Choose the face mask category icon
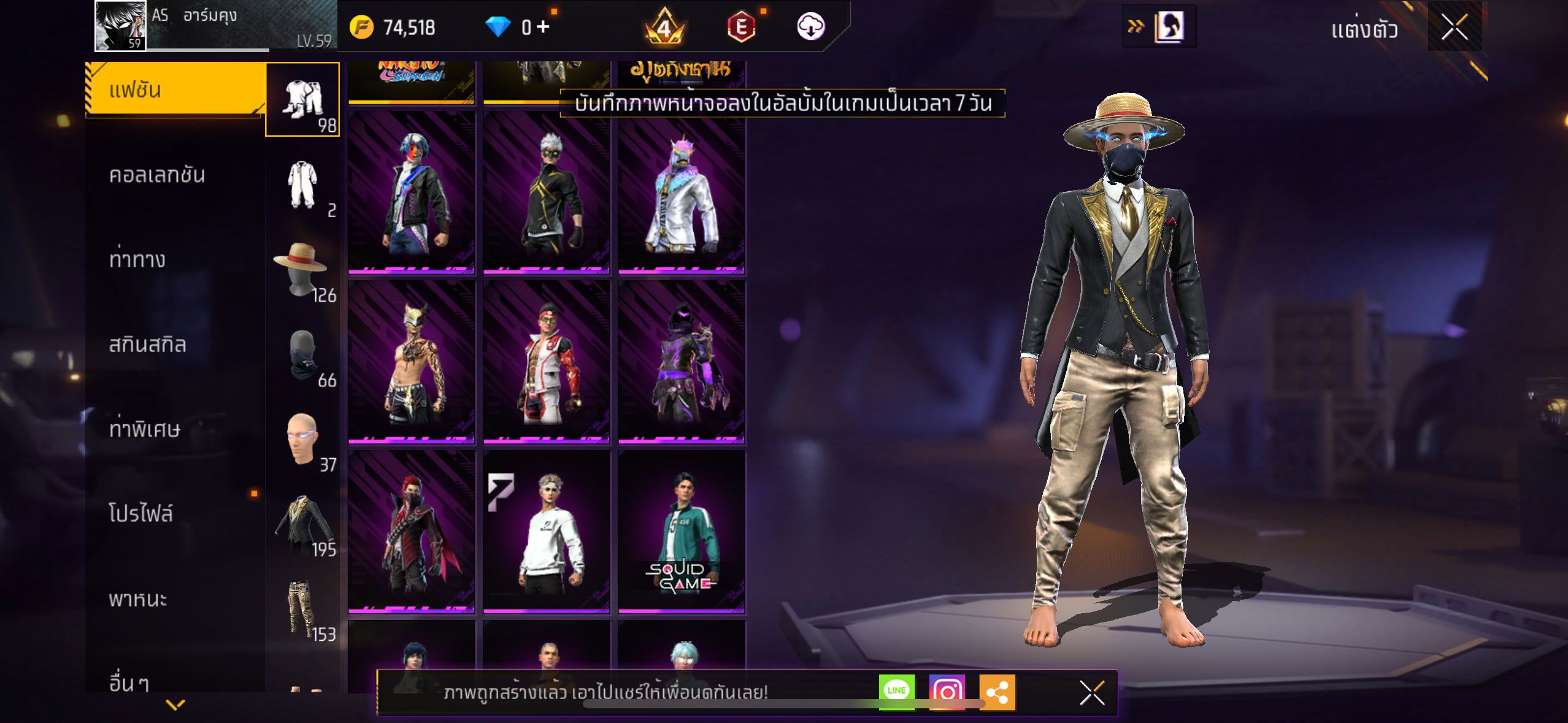1568x723 pixels. [x=302, y=356]
